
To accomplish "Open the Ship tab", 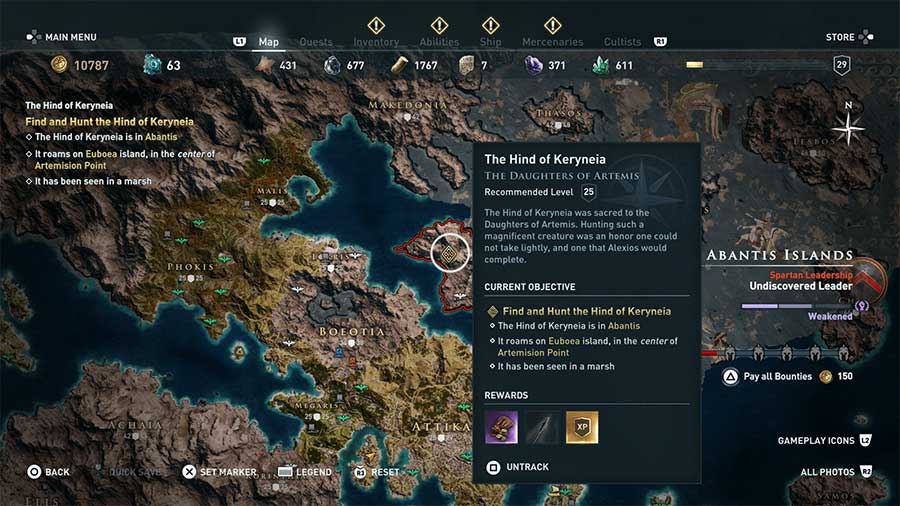I will [490, 42].
